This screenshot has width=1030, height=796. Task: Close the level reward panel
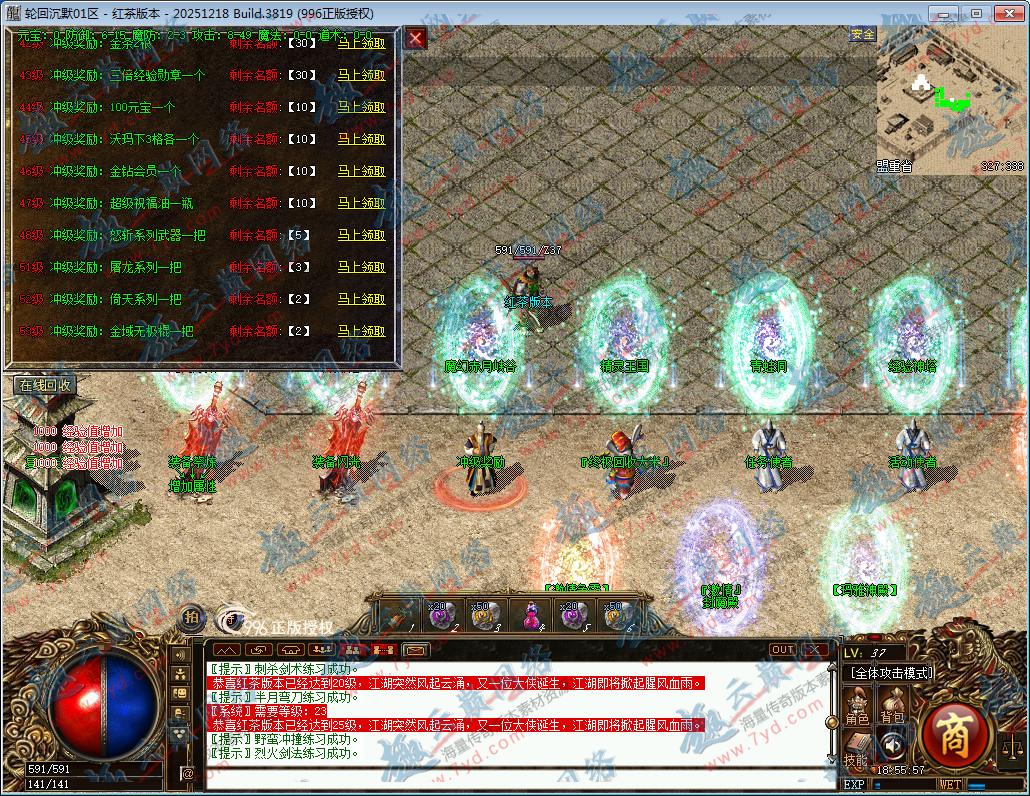[416, 39]
